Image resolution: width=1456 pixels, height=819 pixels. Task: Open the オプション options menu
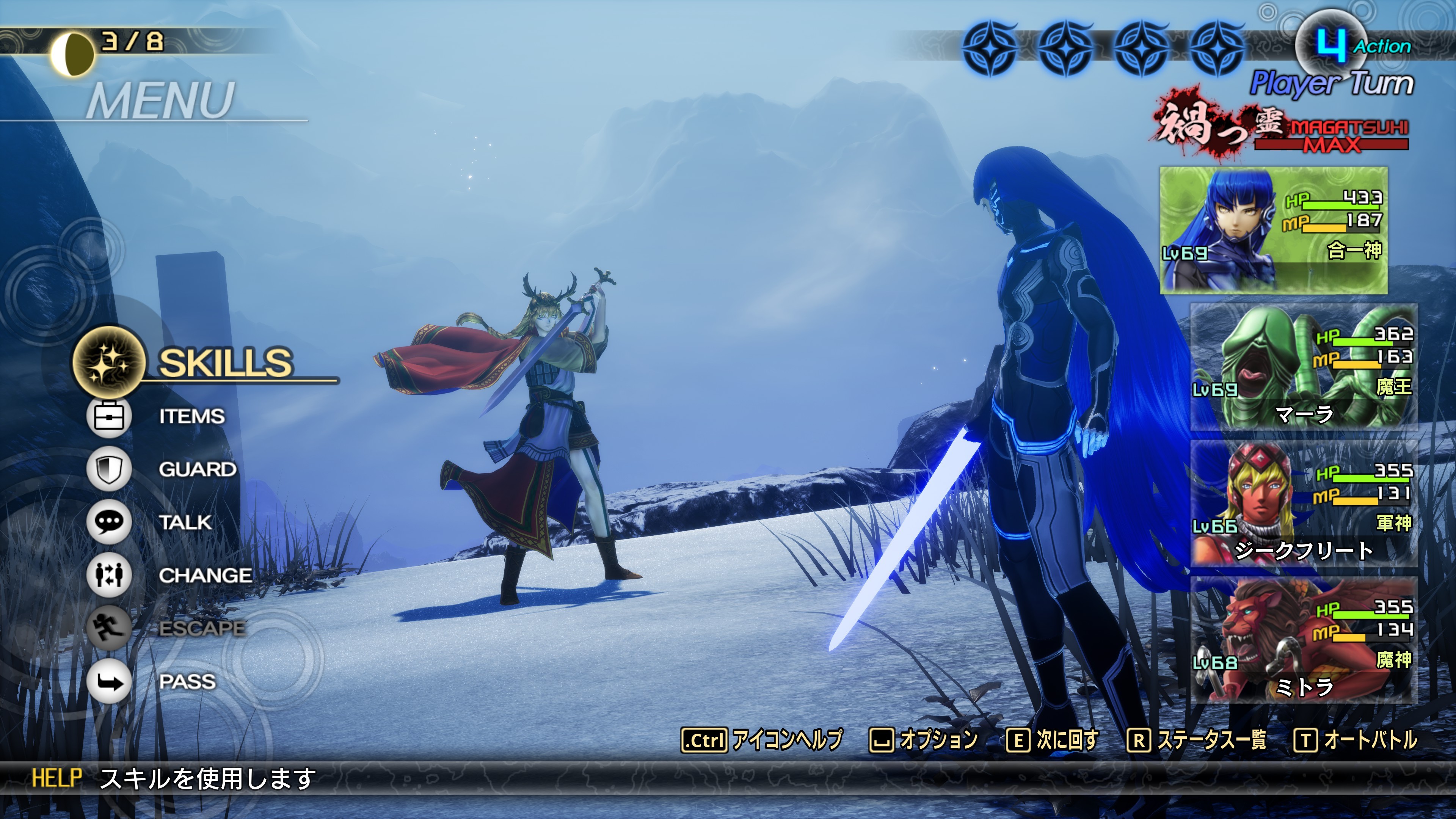tap(923, 740)
